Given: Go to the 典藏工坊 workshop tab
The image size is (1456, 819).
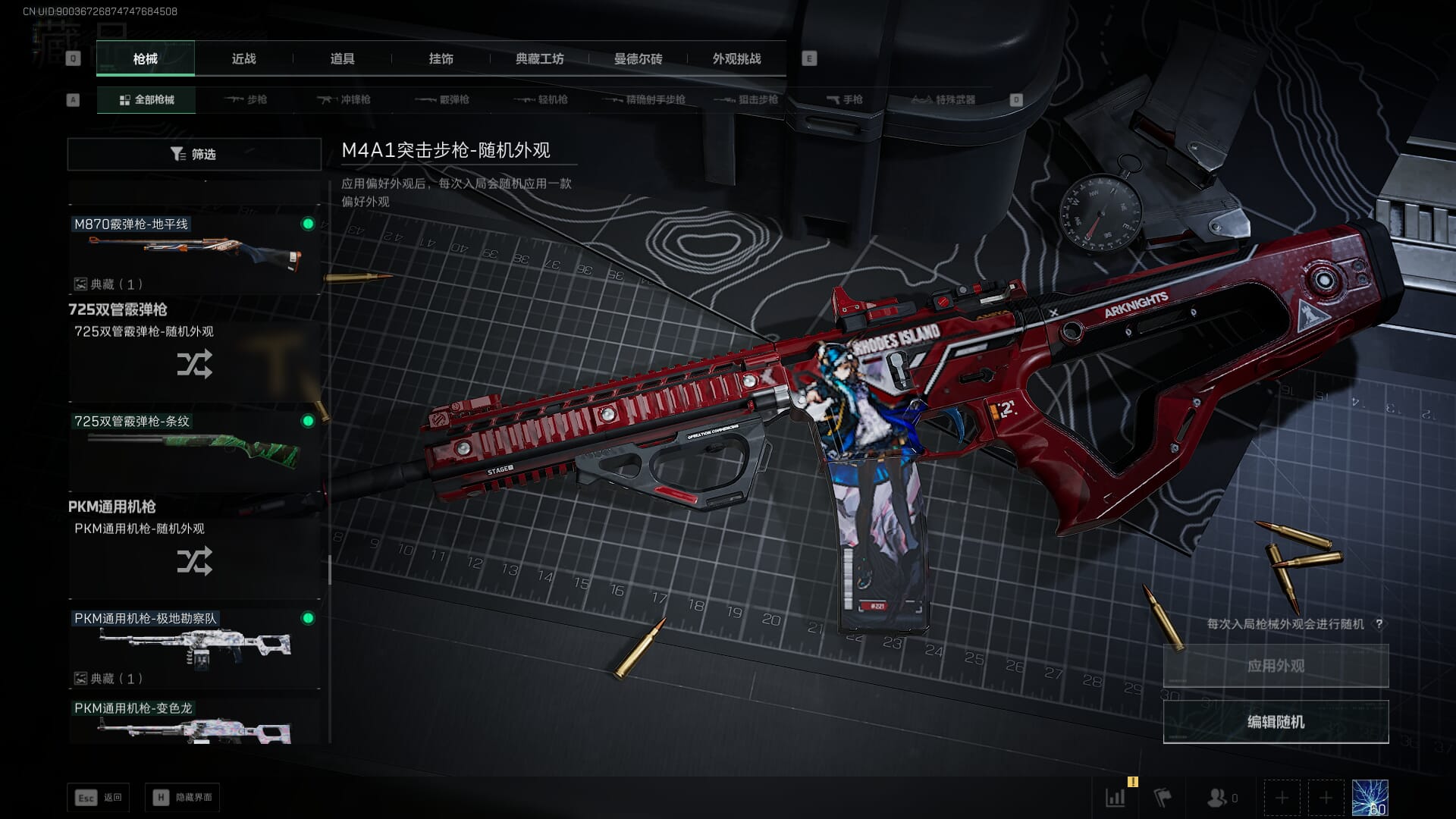Looking at the screenshot, I should (x=539, y=58).
